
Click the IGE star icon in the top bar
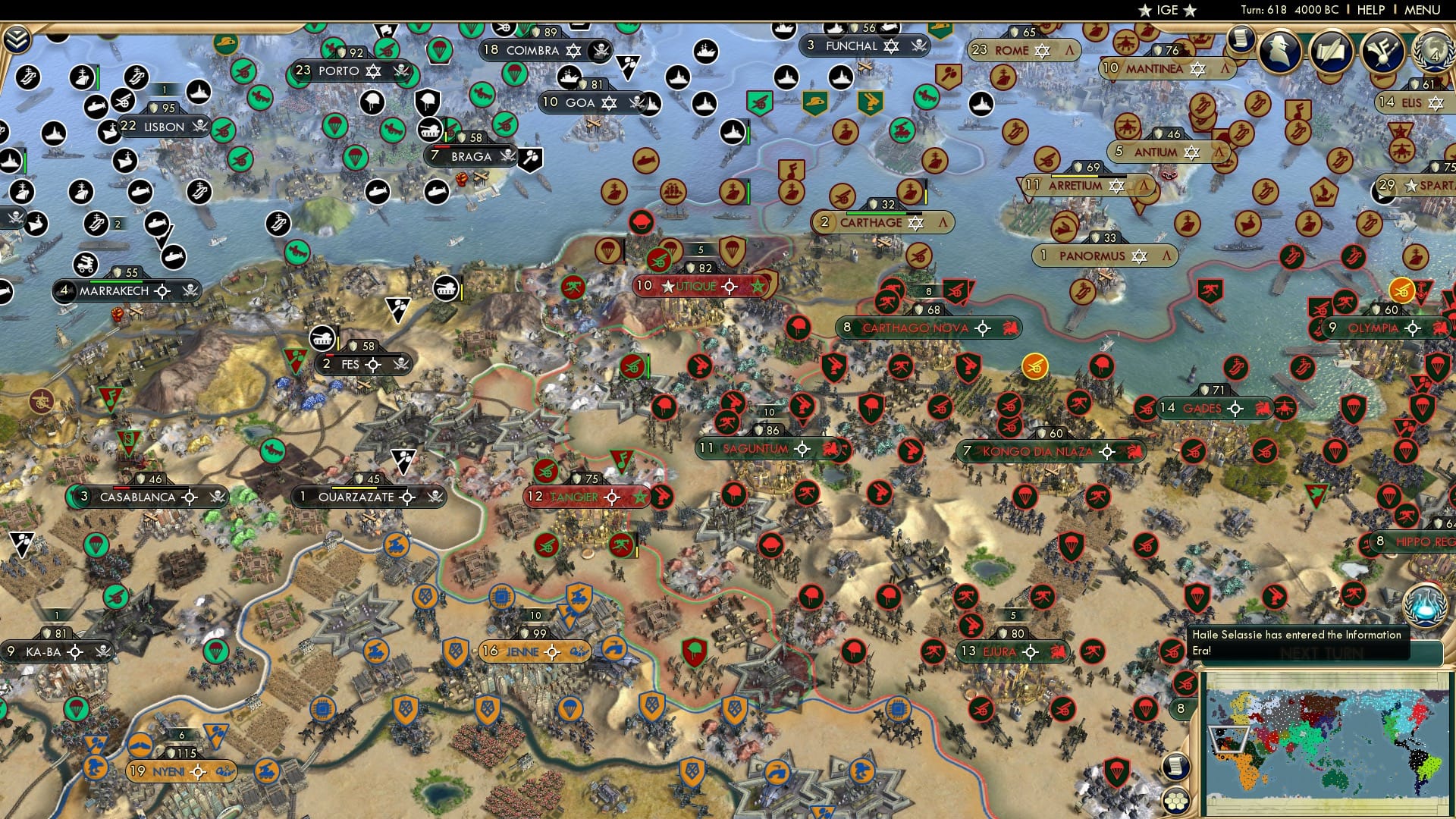pyautogui.click(x=1167, y=11)
